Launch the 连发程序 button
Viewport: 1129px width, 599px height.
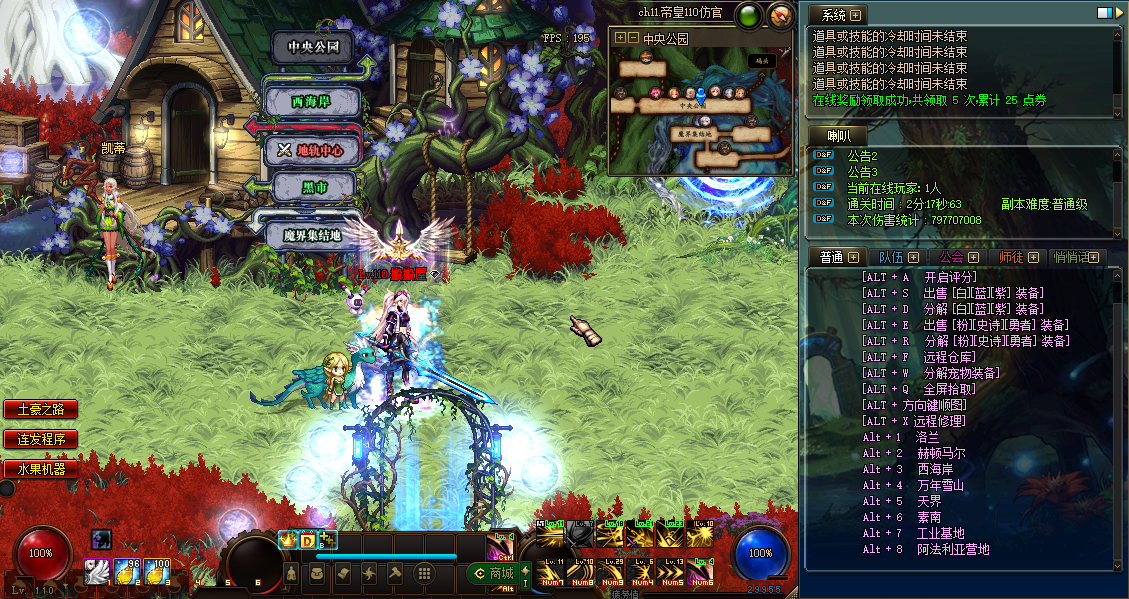pos(40,439)
